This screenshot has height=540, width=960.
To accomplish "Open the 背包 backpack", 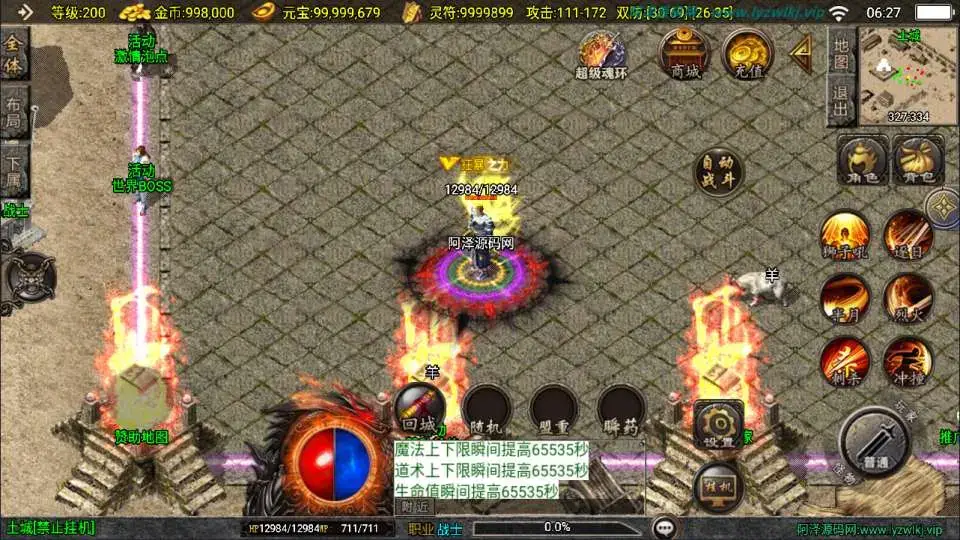I will (x=917, y=160).
